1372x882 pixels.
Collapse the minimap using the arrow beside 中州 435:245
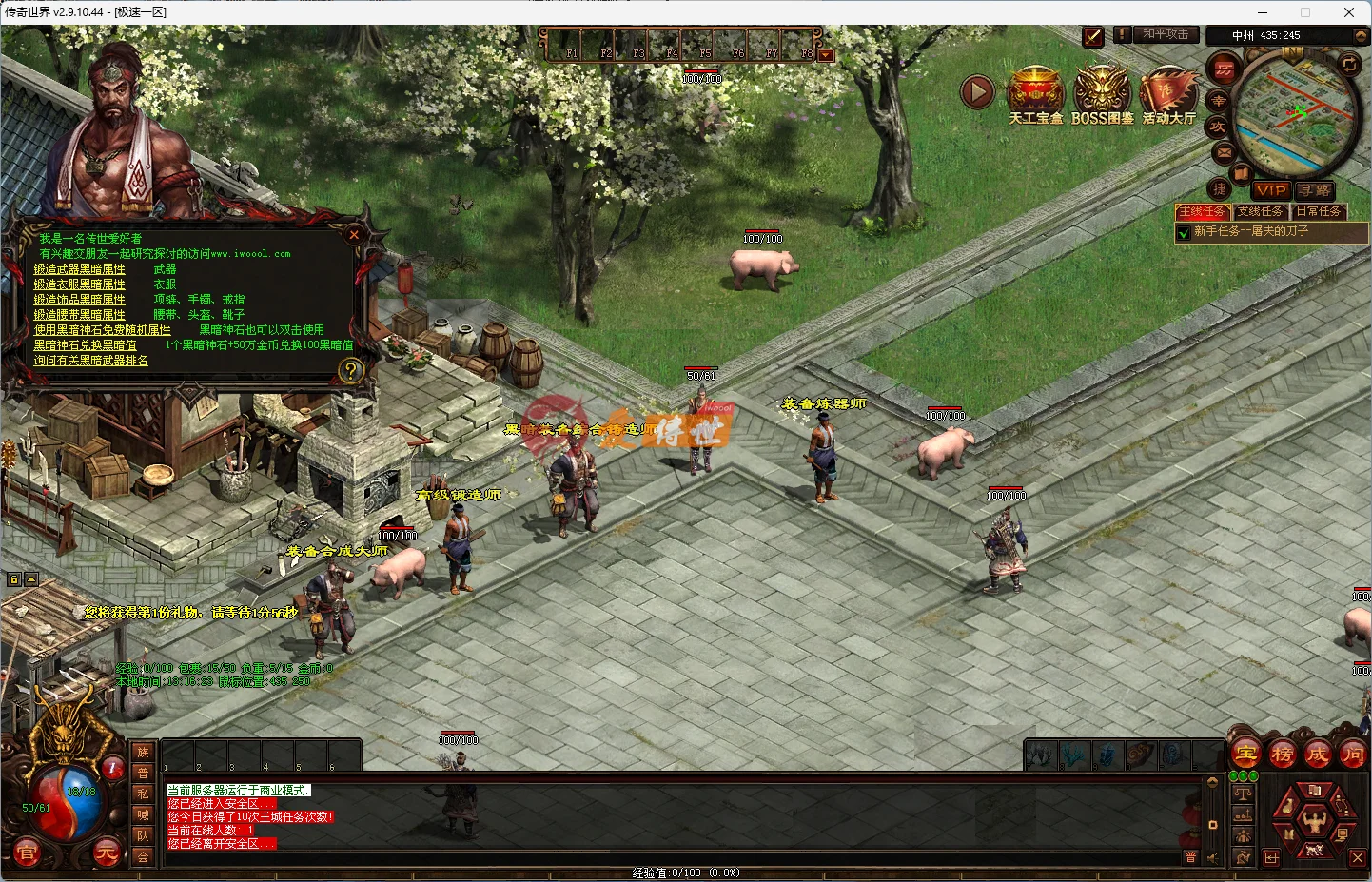pyautogui.click(x=1361, y=34)
